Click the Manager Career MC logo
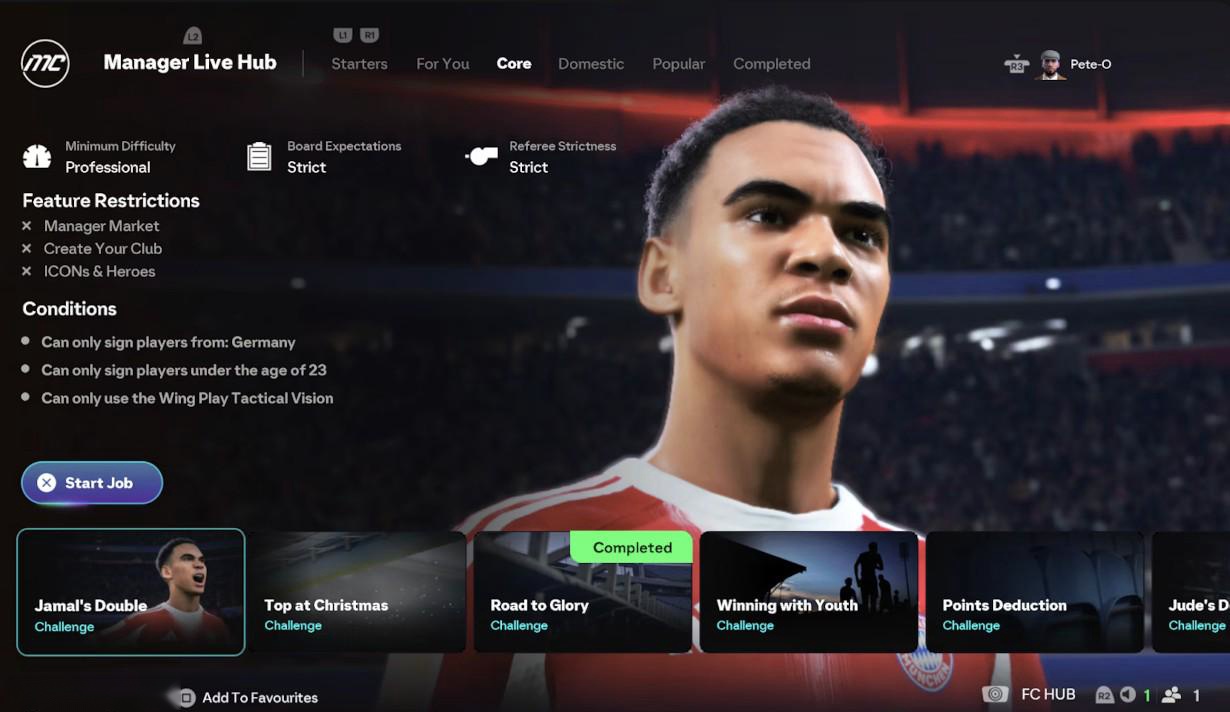Image resolution: width=1230 pixels, height=712 pixels. coord(45,64)
